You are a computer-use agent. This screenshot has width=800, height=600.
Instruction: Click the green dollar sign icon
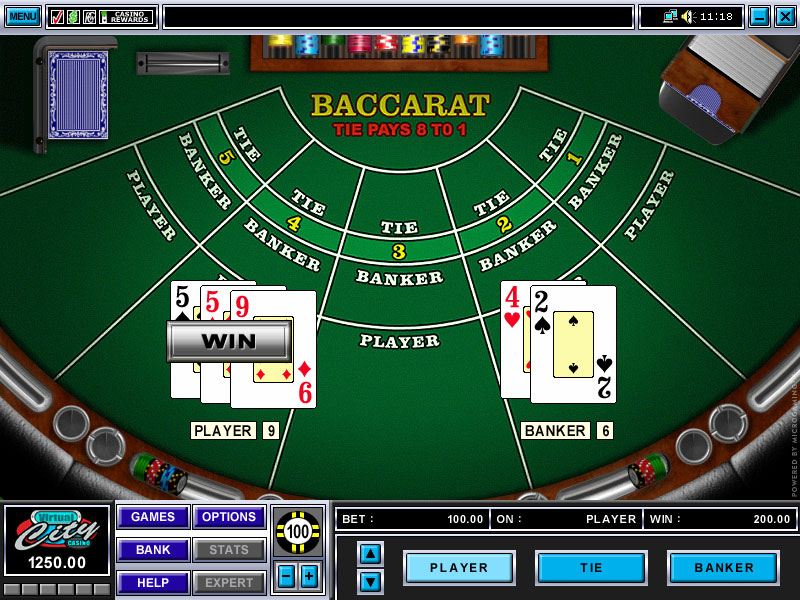point(73,17)
